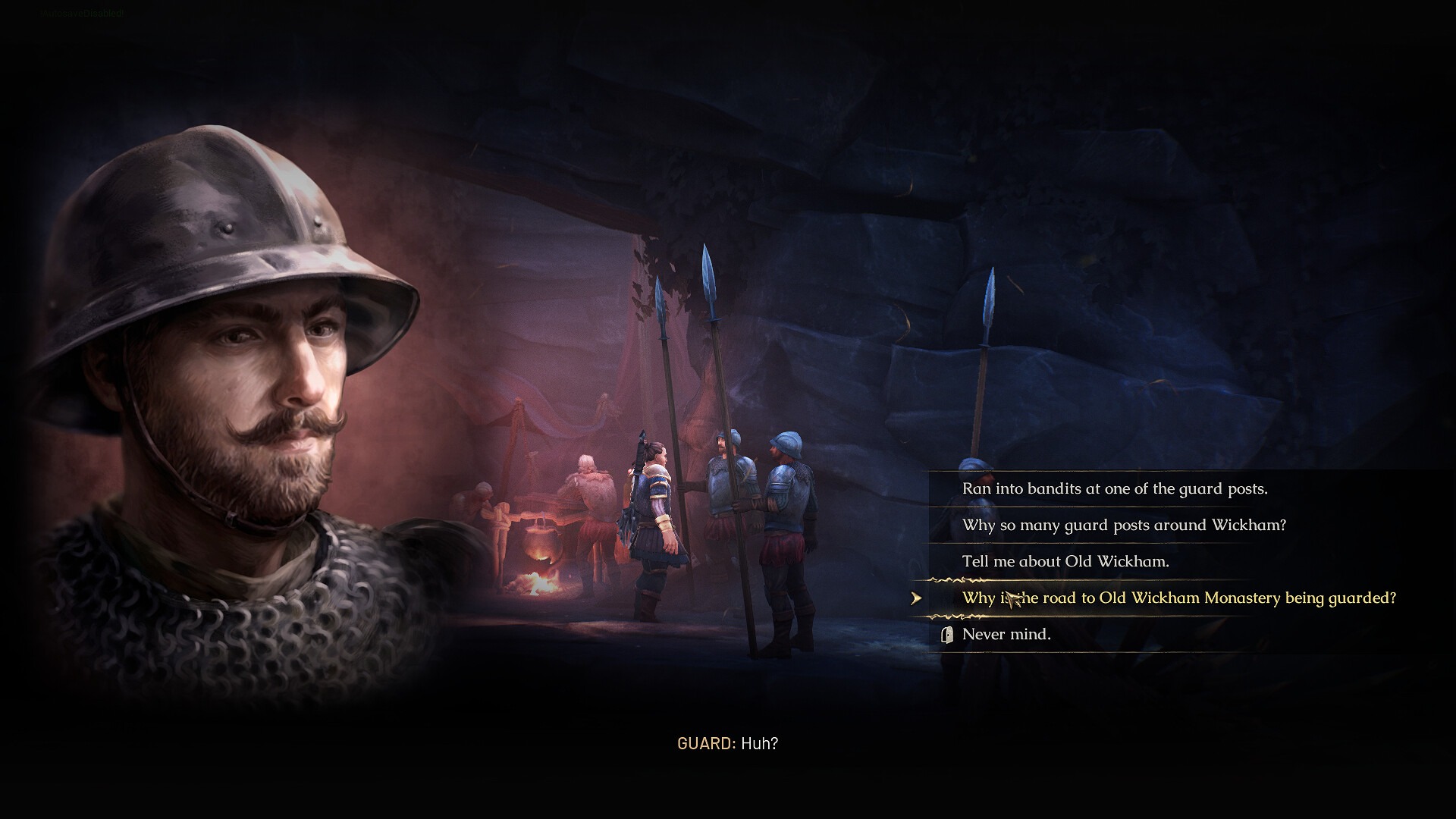The image size is (1456, 819).
Task: Ask why so many guard posts around Wickham
Action: click(1123, 526)
